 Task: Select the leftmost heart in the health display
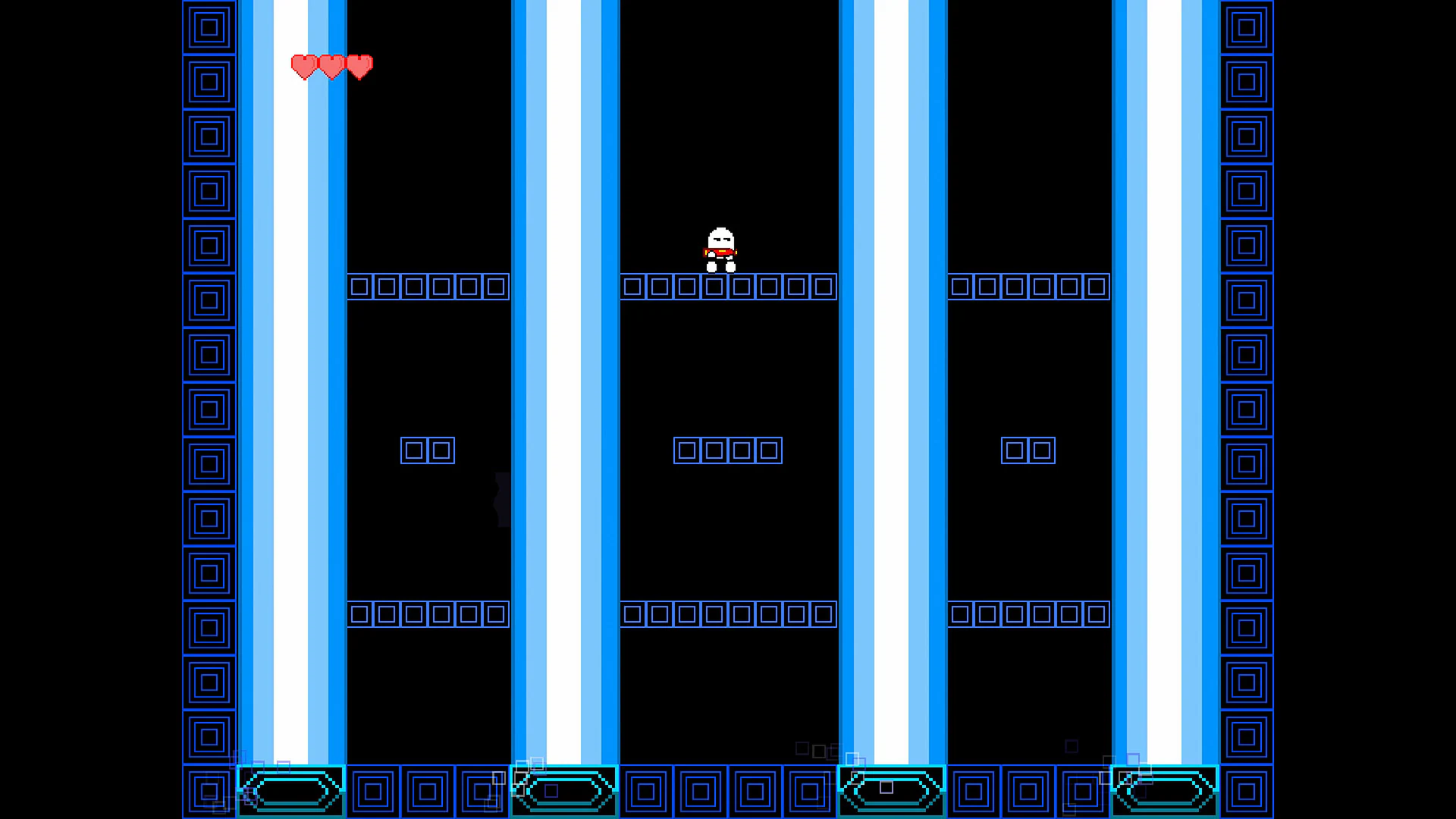[x=304, y=67]
